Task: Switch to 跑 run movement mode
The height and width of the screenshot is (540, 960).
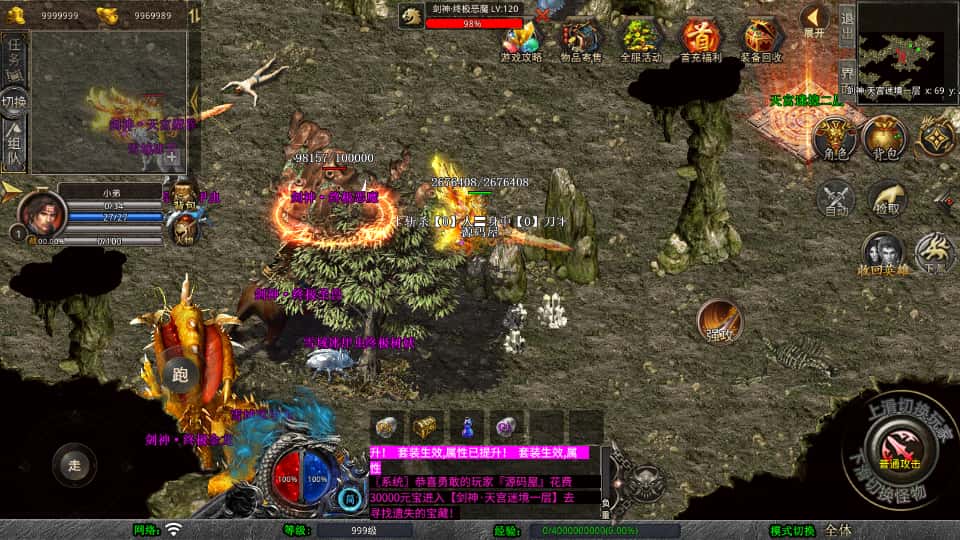Action: pos(180,375)
